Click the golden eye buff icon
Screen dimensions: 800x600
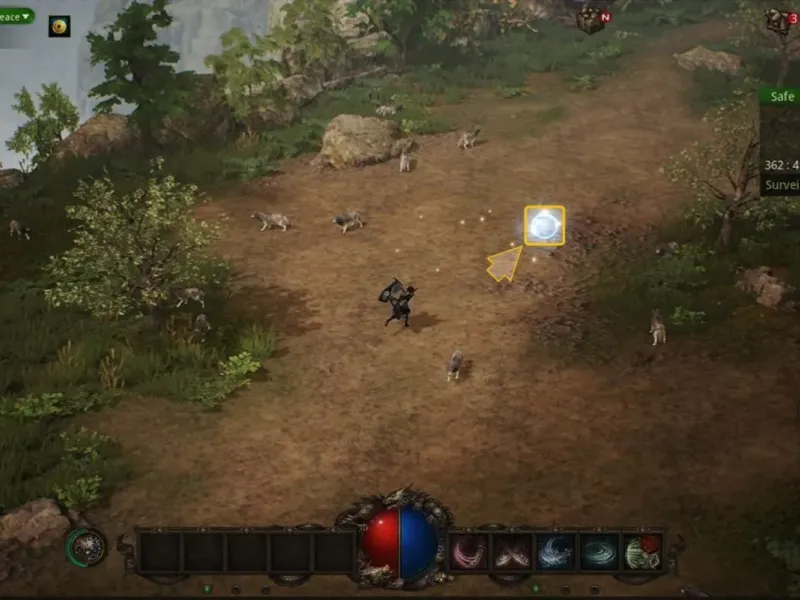(60, 26)
